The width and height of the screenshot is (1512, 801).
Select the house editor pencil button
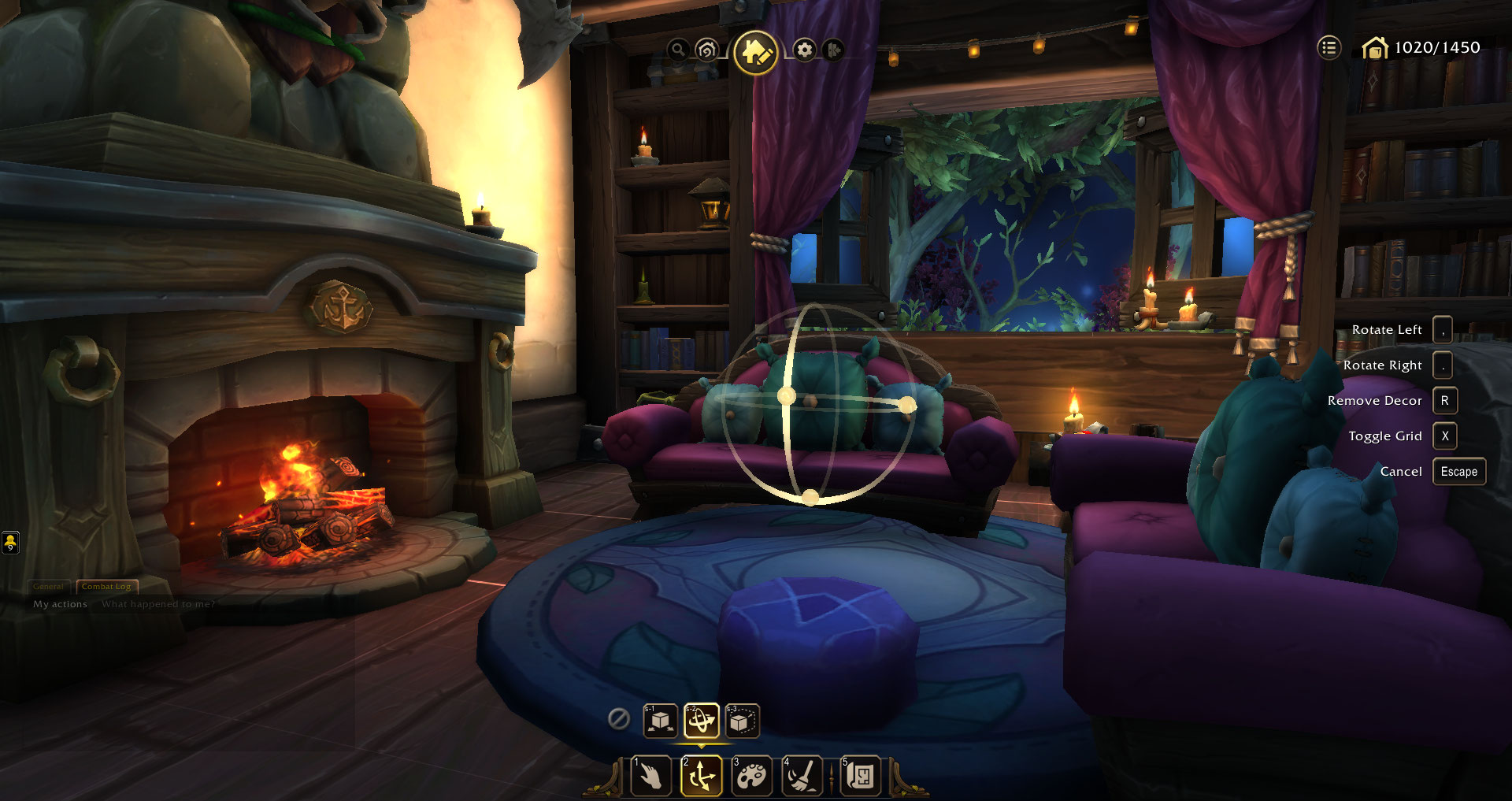755,52
